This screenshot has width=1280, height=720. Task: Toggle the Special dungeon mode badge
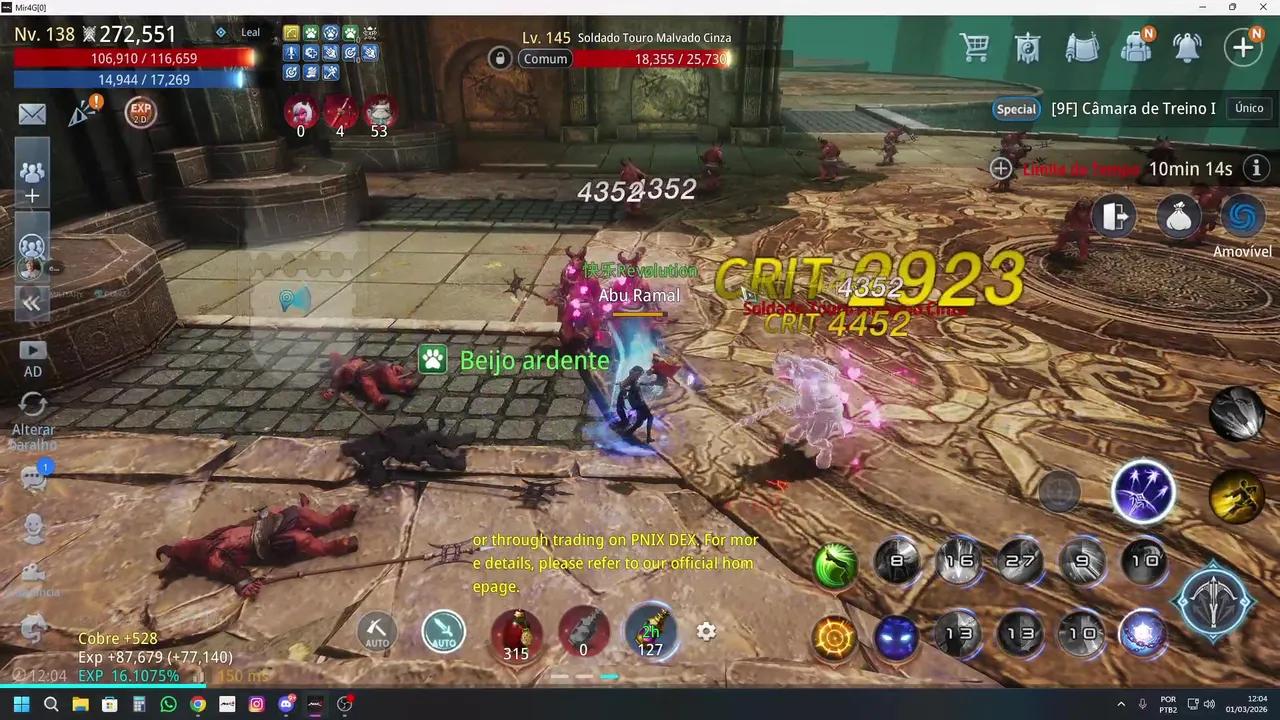click(1016, 108)
